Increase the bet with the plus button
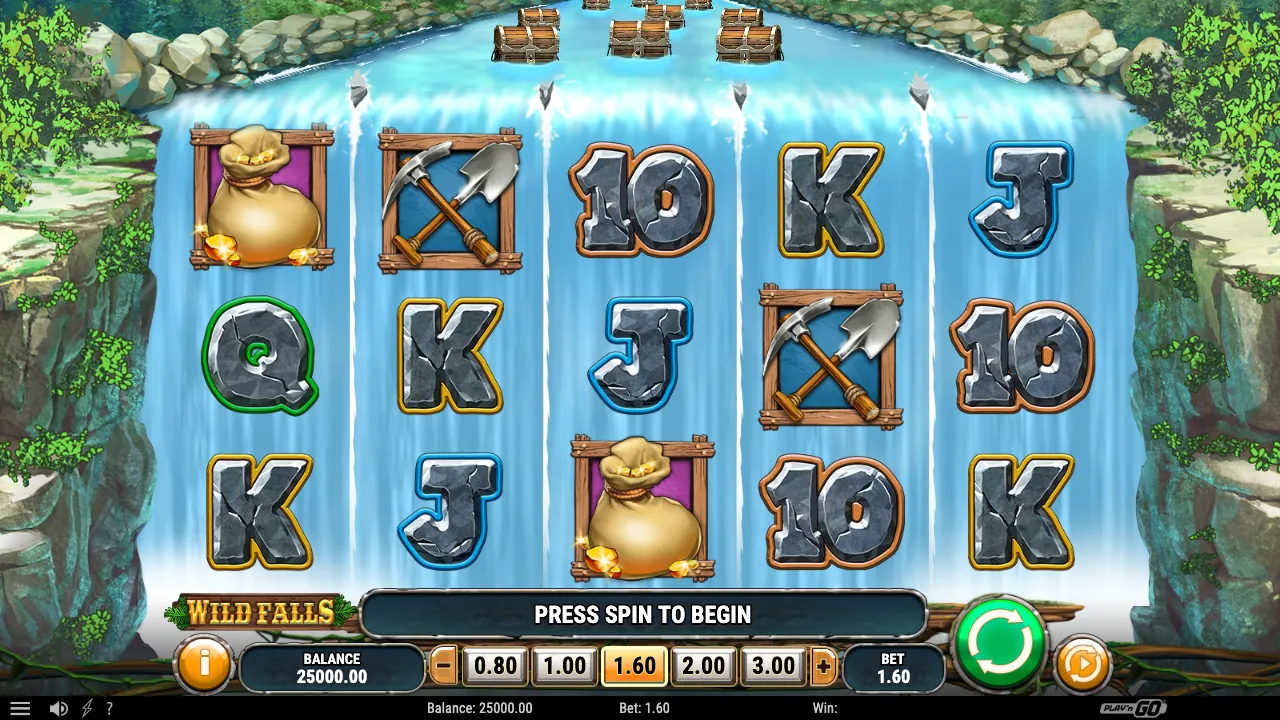1280x720 pixels. coord(824,666)
